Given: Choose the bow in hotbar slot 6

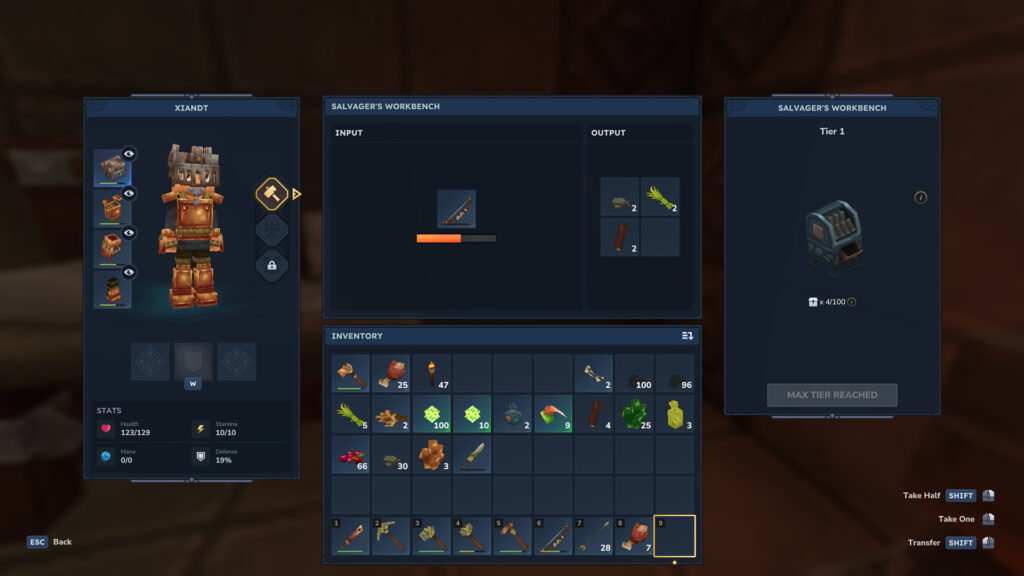Looking at the screenshot, I should (553, 536).
